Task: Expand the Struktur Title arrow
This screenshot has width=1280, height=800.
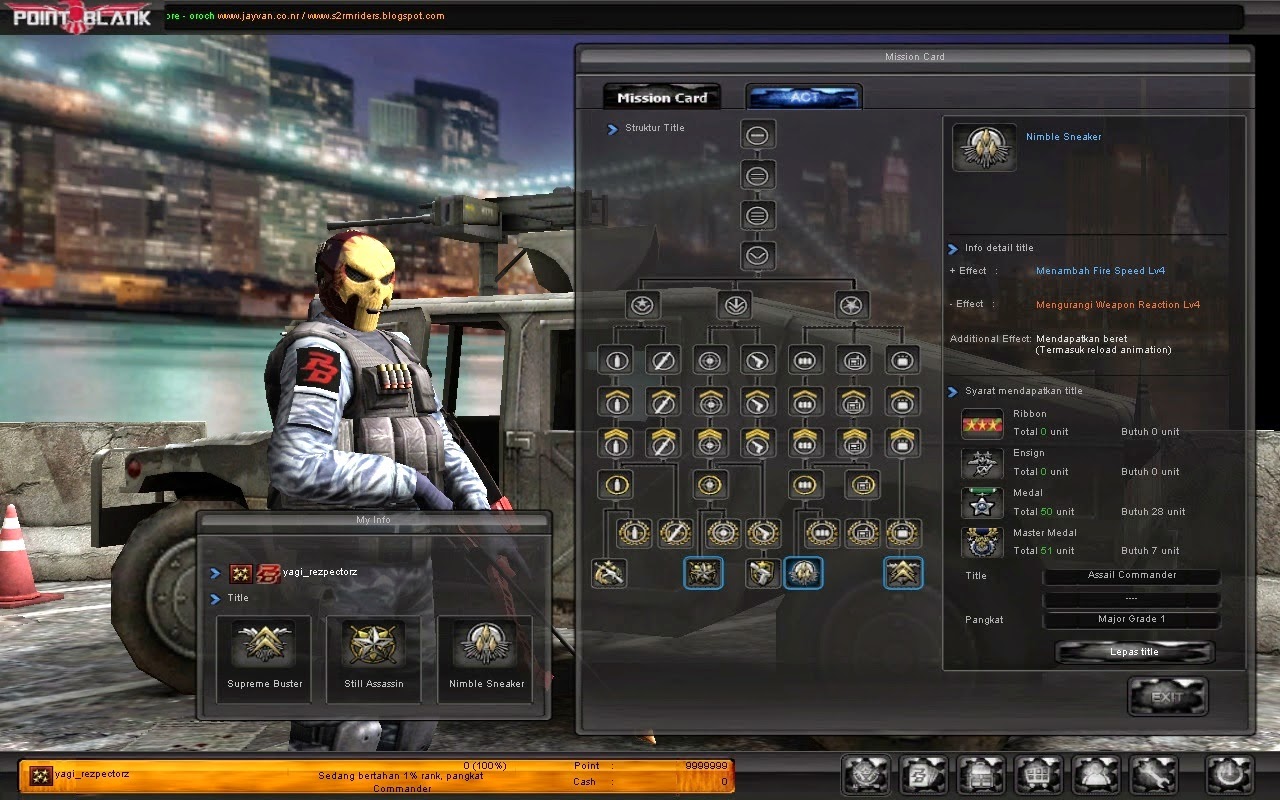Action: coord(611,128)
